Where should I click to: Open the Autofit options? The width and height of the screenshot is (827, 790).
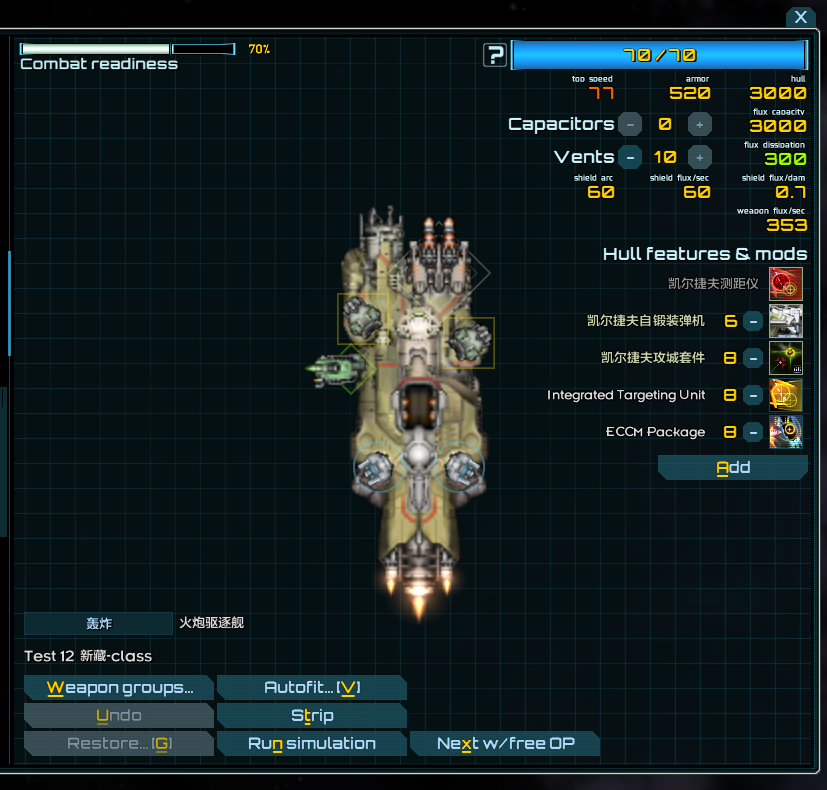tap(311, 688)
